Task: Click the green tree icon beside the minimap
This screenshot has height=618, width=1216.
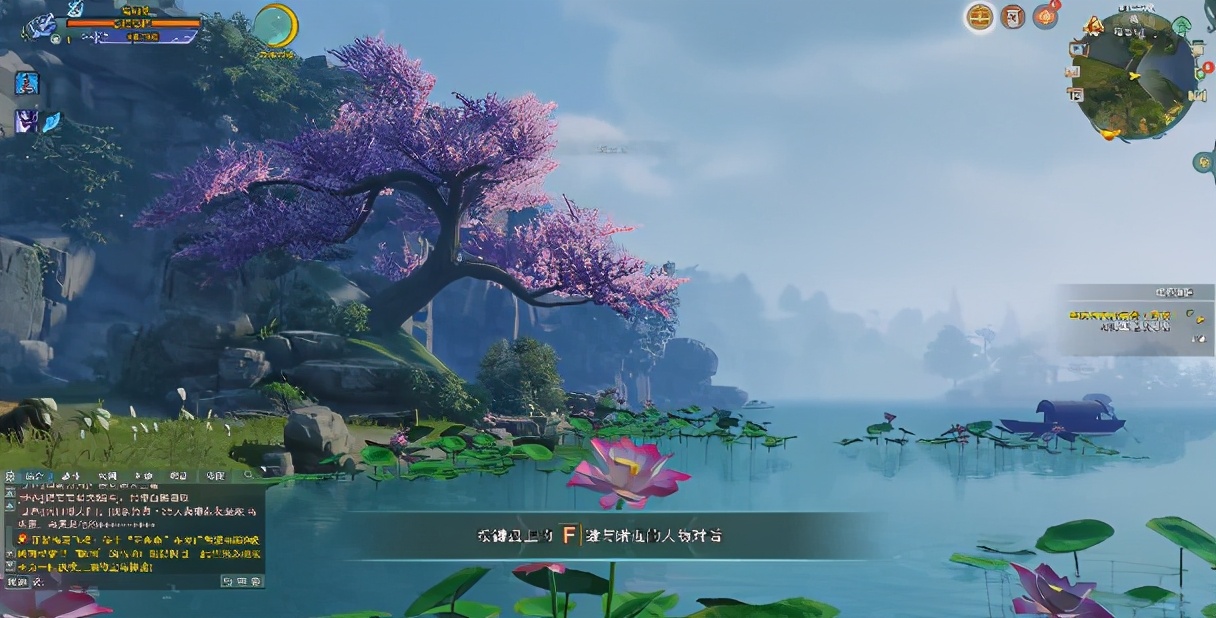Action: click(1182, 26)
